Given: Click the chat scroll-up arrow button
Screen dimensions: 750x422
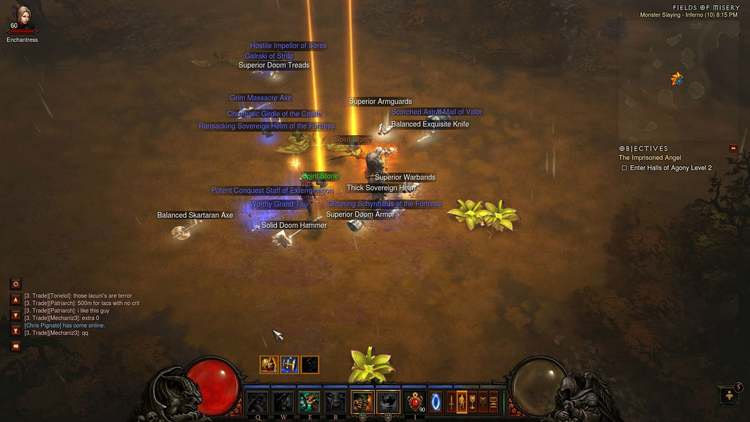Looking at the screenshot, I should click(15, 300).
